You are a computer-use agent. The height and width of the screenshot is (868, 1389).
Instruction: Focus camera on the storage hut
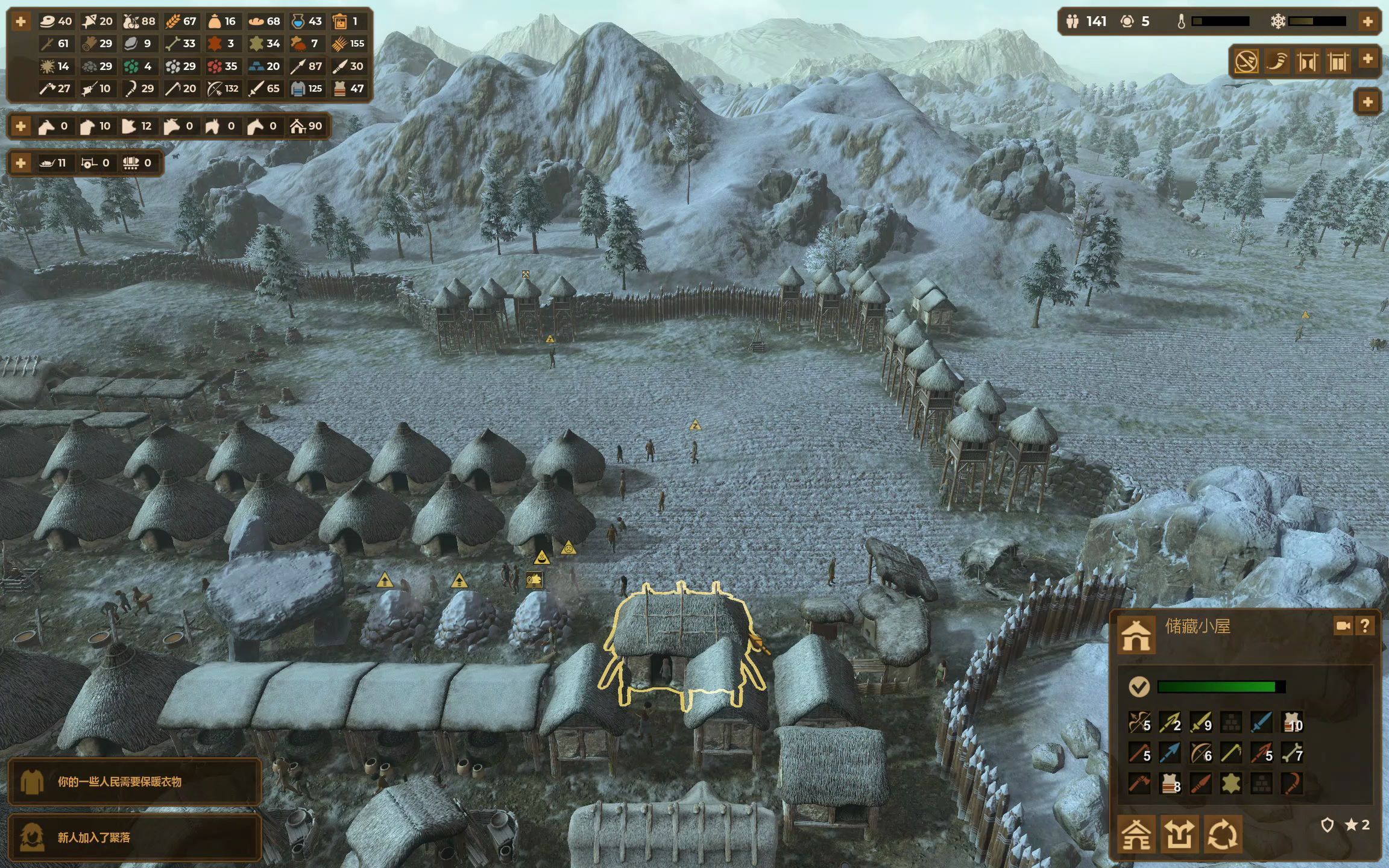[x=1343, y=626]
